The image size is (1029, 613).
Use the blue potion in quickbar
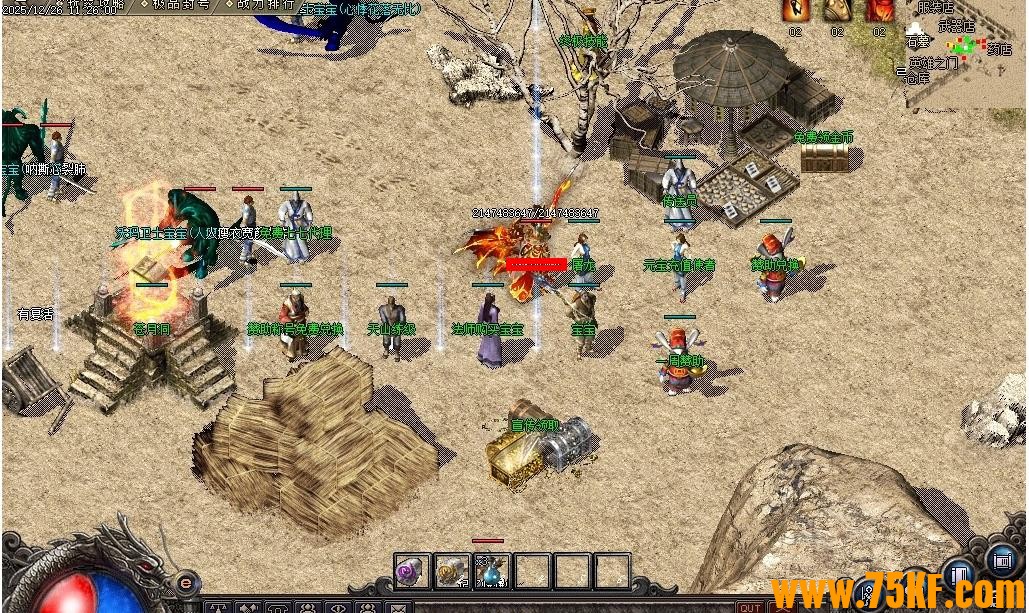pos(492,571)
